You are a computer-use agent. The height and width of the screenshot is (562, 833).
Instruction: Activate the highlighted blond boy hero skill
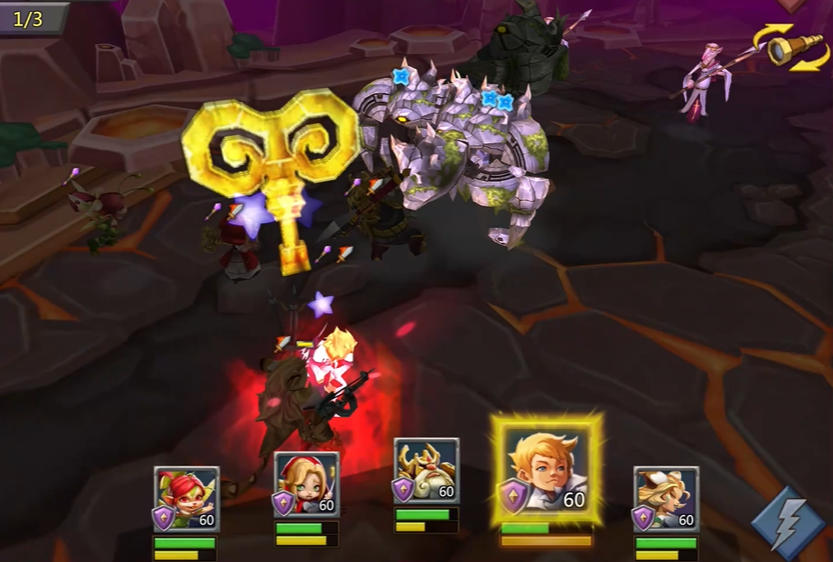coord(546,469)
